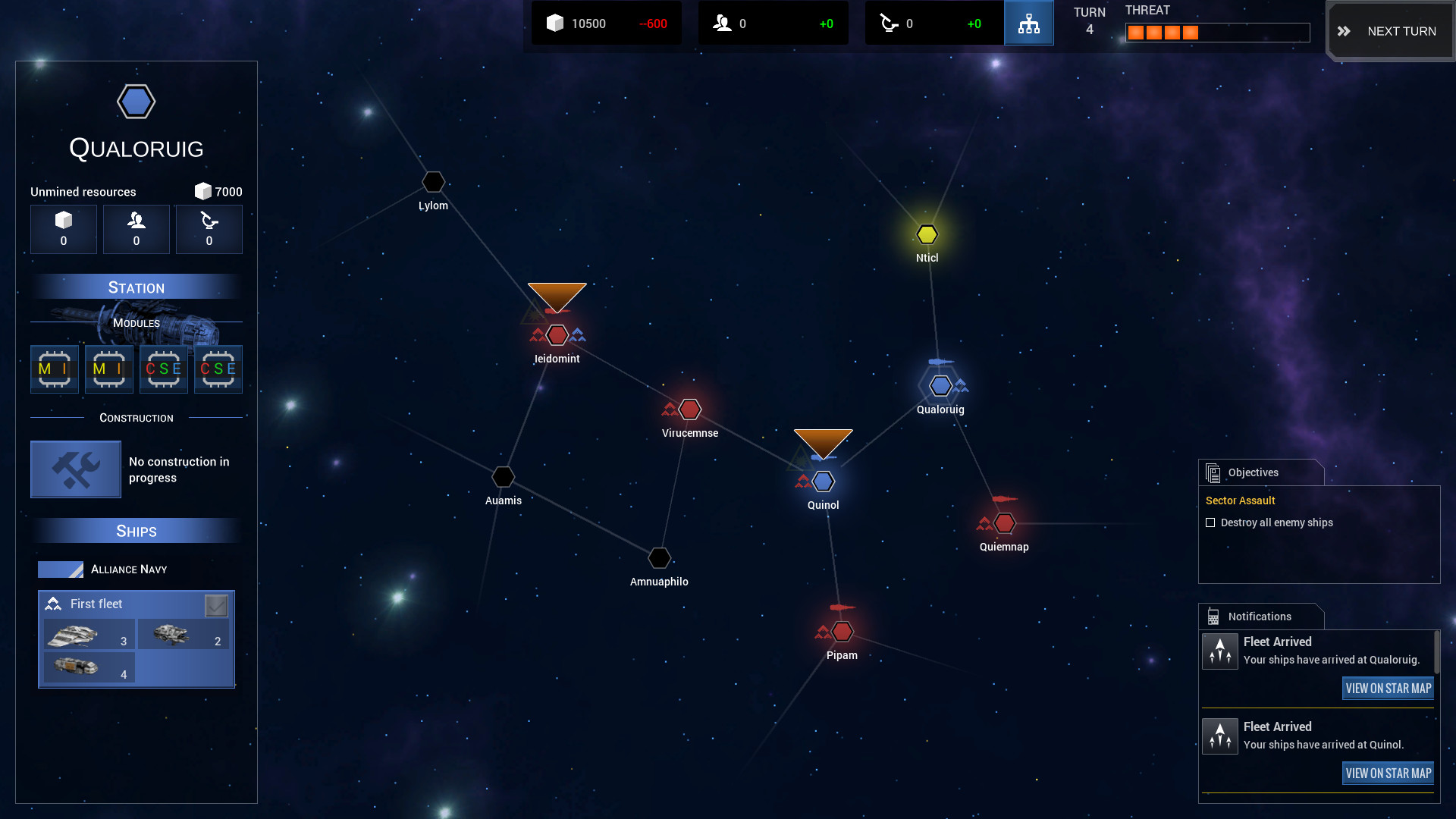Open the Ships section header
The image size is (1456, 819).
(x=136, y=531)
